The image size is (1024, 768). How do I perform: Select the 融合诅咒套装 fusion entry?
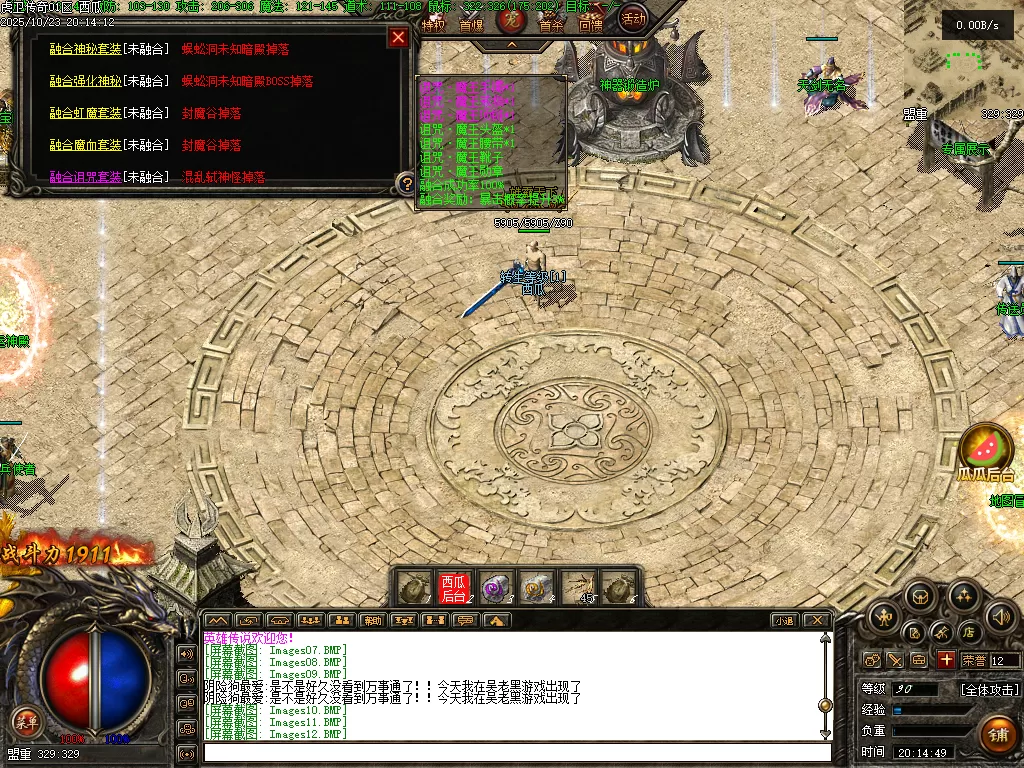pyautogui.click(x=85, y=177)
